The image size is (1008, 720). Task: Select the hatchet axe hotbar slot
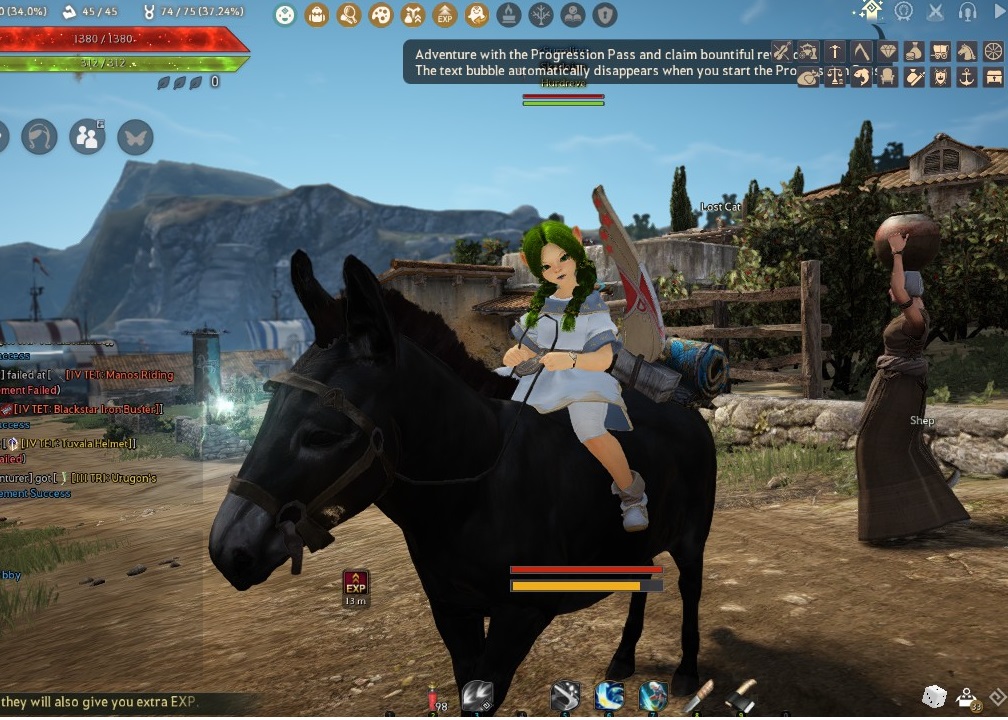point(741,694)
